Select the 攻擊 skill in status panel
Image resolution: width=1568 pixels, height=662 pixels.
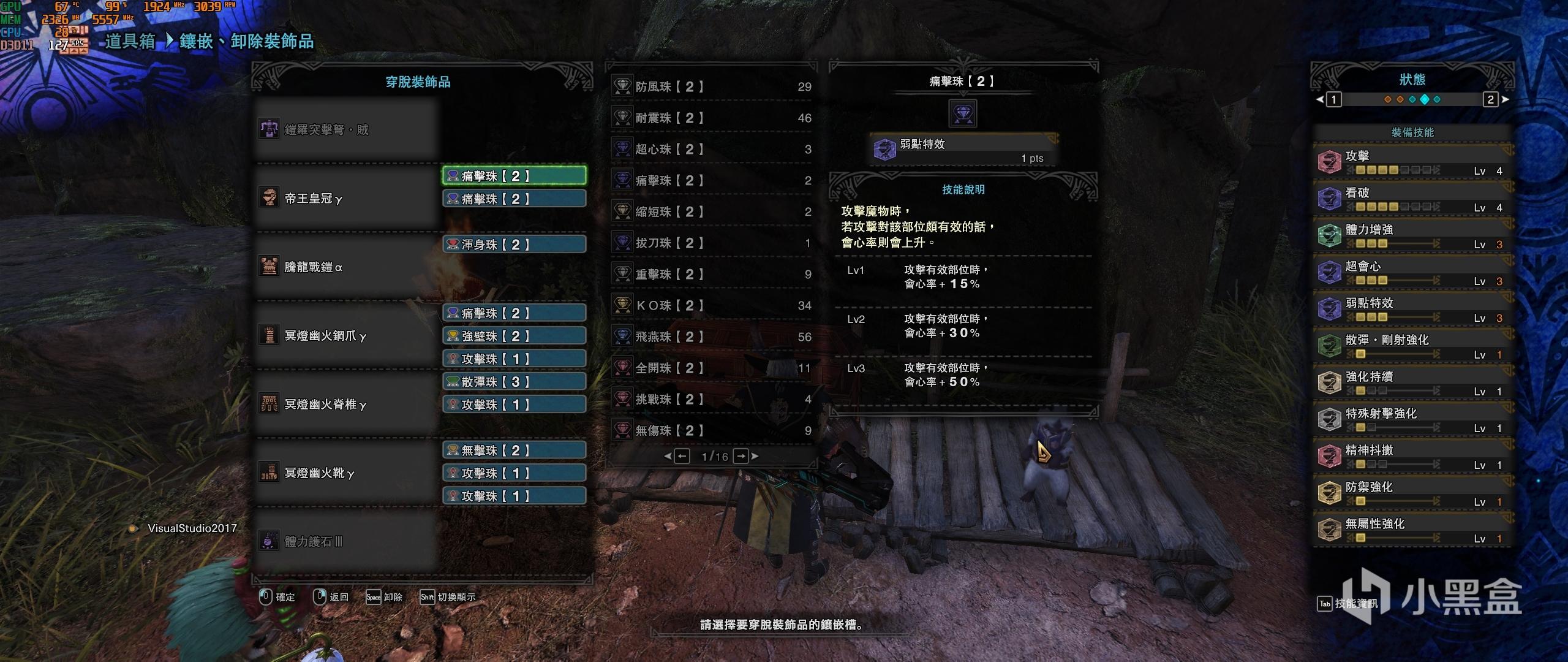[1412, 162]
